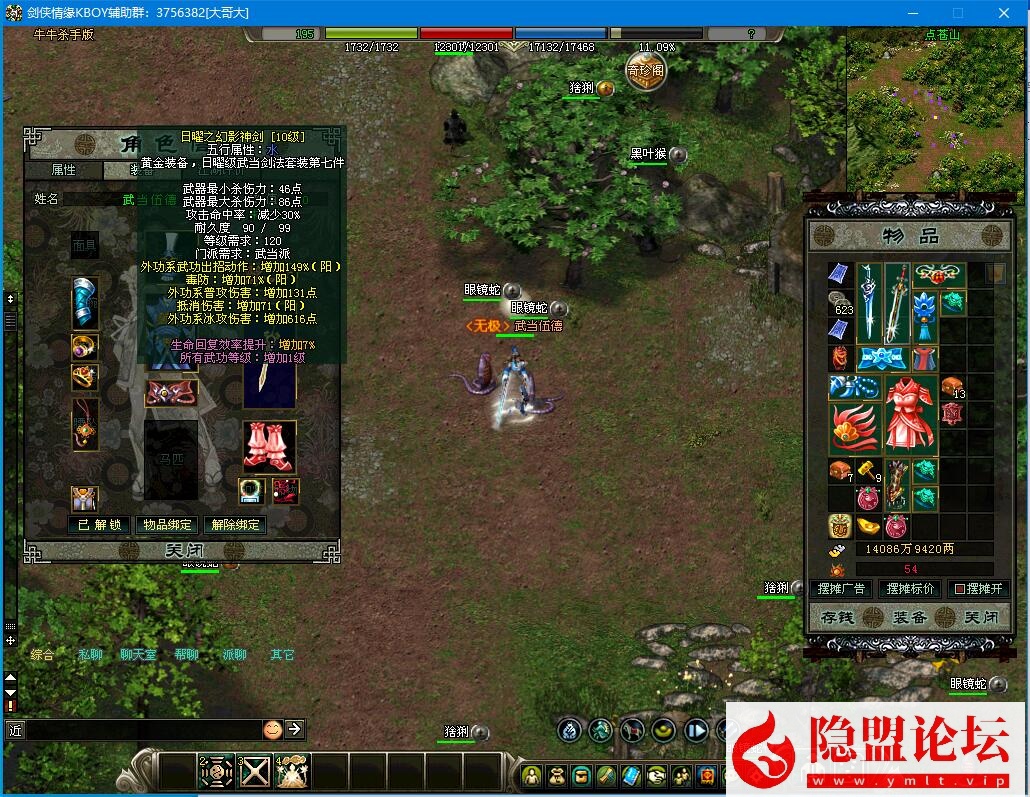
Task: Select the gold ingot in inventory
Action: (x=868, y=526)
